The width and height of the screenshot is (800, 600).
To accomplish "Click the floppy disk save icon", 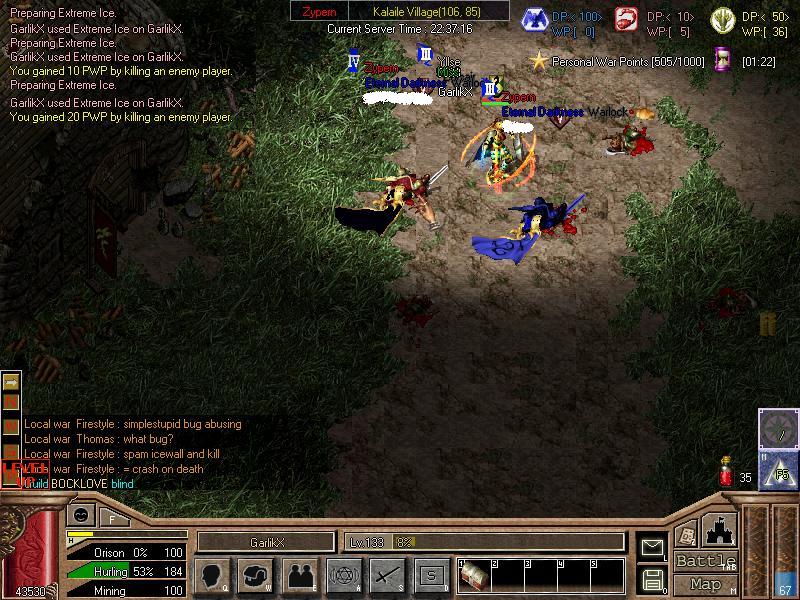I will pyautogui.click(x=653, y=578).
